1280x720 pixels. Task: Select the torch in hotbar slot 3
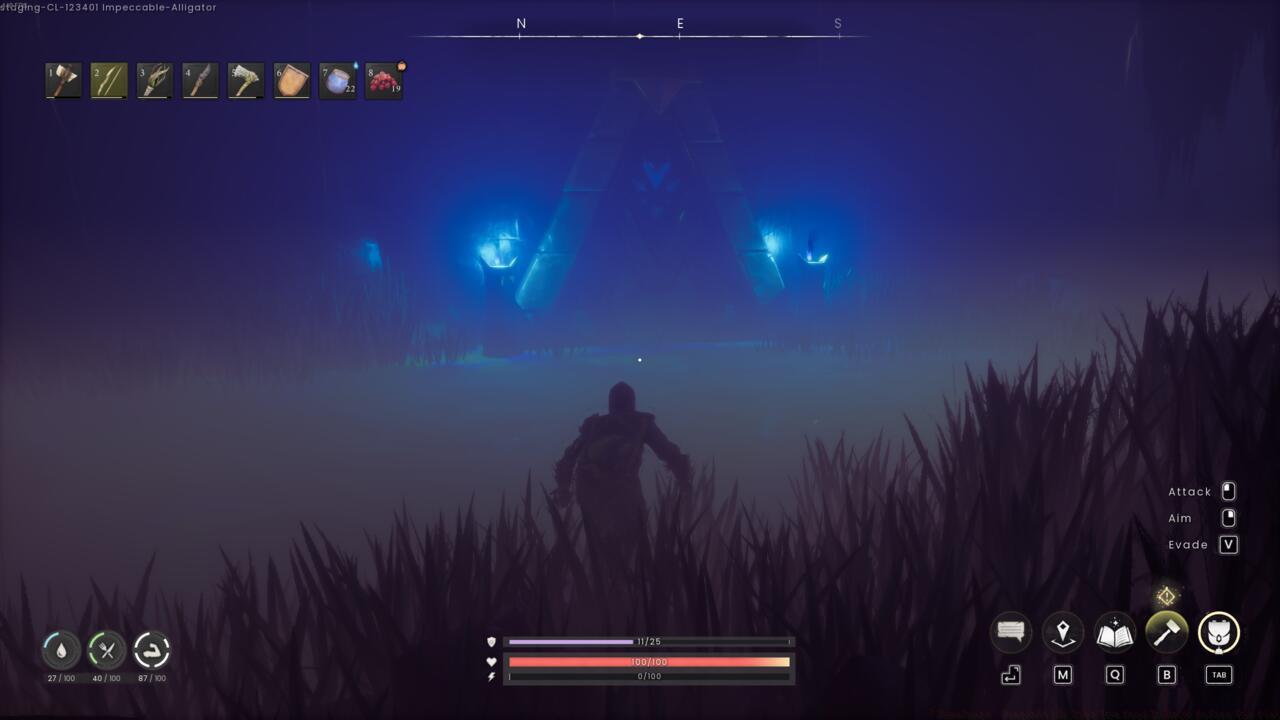pos(154,81)
